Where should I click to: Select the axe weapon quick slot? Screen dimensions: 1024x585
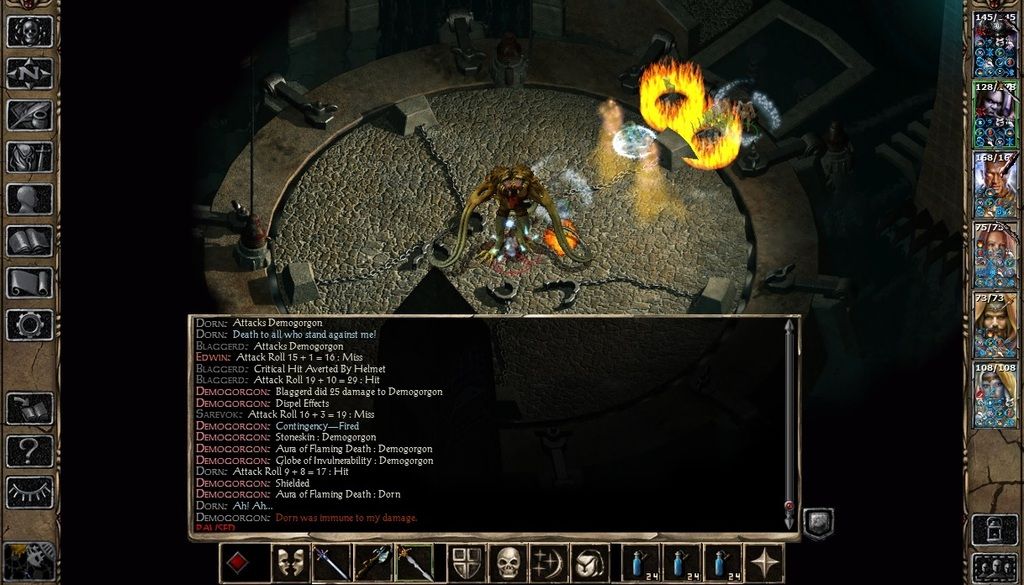click(x=372, y=563)
